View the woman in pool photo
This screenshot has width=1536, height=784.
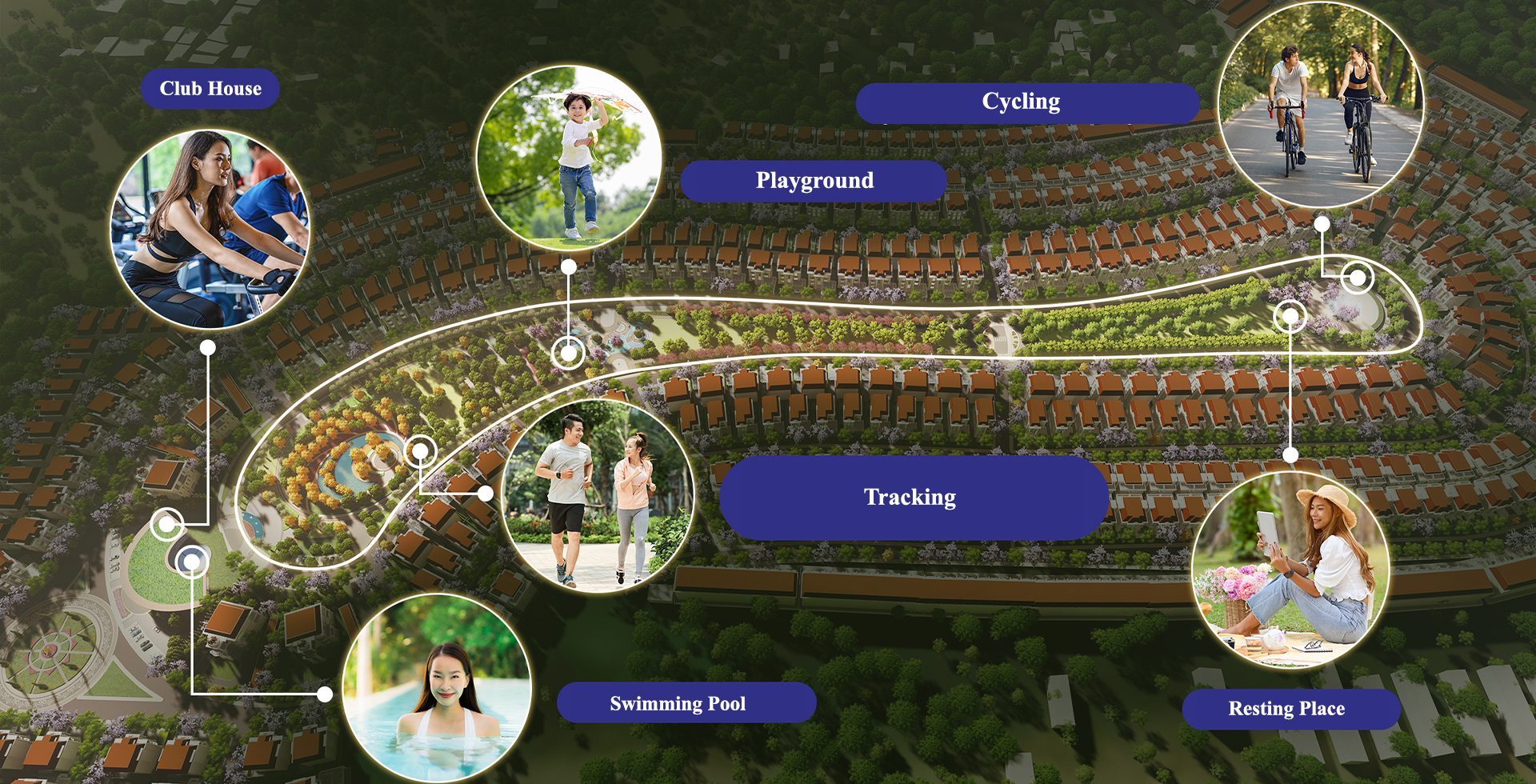pos(437,690)
